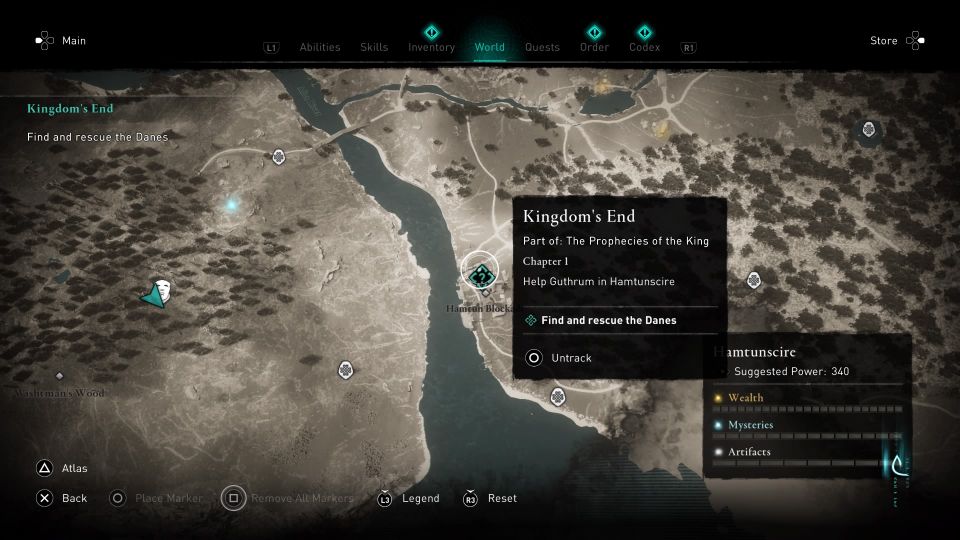Open the Skills tab
The height and width of the screenshot is (540, 960).
tap(374, 47)
